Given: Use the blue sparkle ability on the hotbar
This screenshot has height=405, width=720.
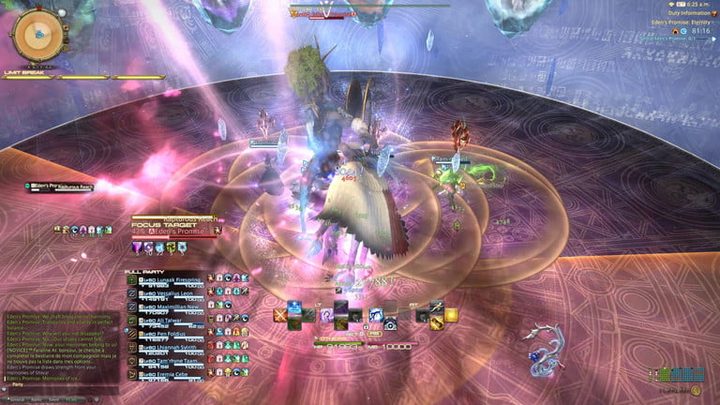Looking at the screenshot, I should (296, 308).
